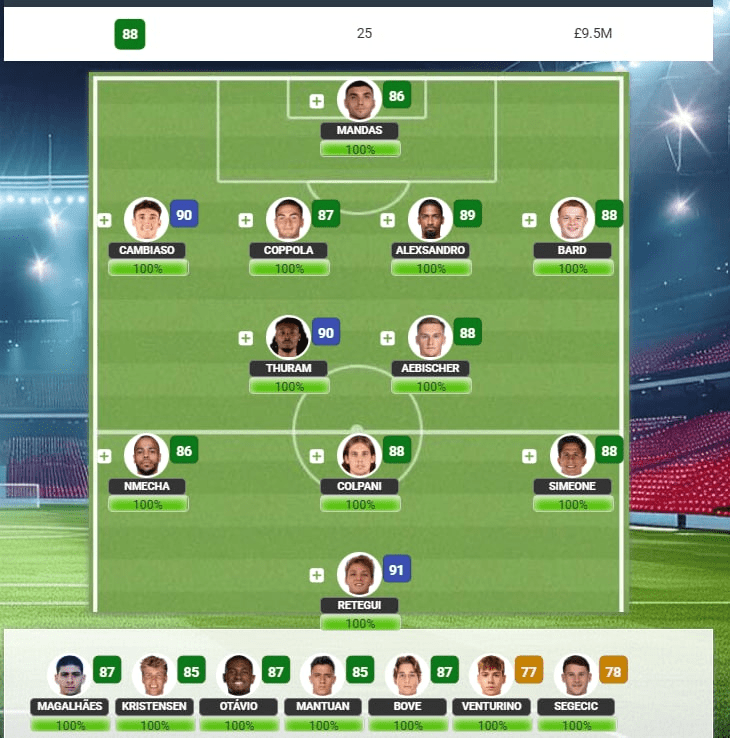
Task: Select defender Coppola
Action: pyautogui.click(x=288, y=219)
